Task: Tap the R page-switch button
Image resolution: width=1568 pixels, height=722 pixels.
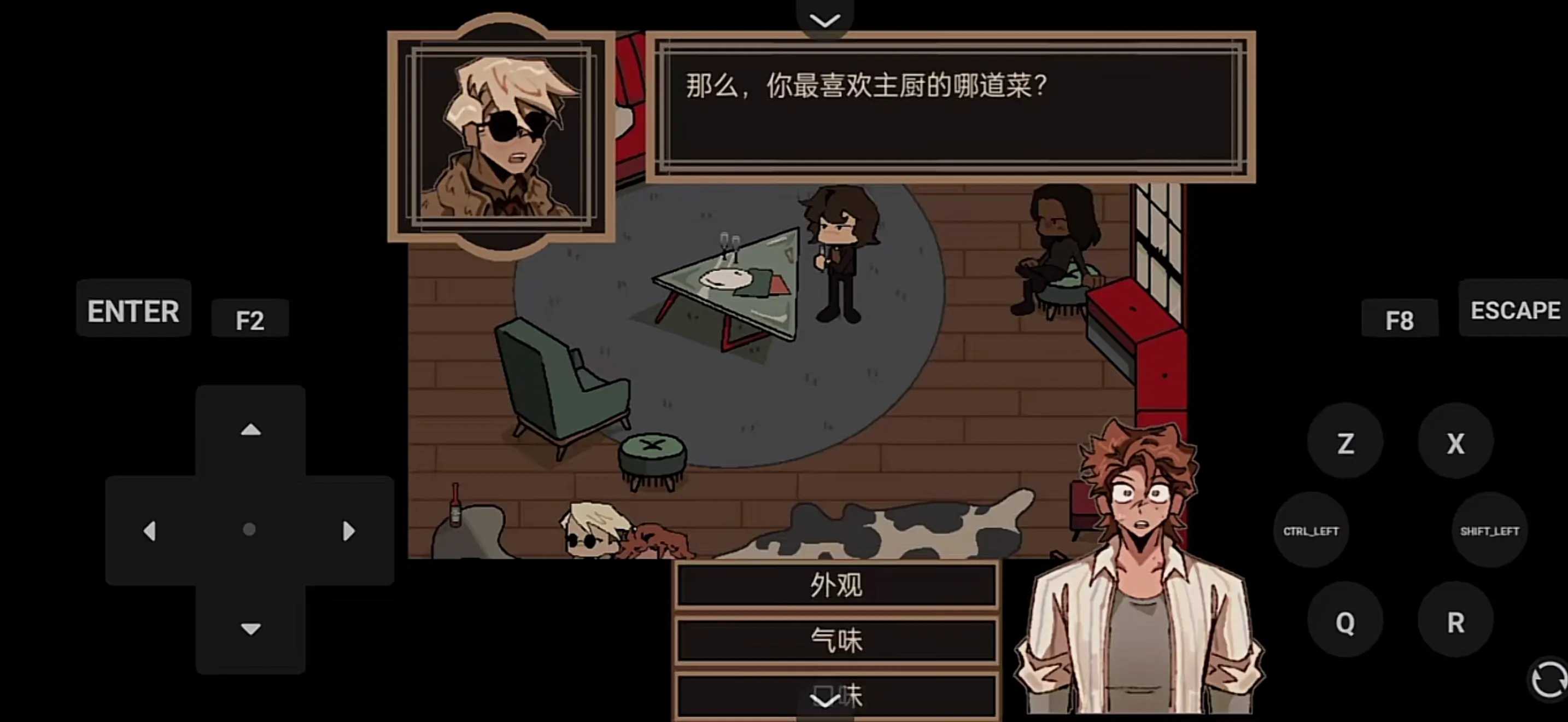Action: coord(1455,622)
